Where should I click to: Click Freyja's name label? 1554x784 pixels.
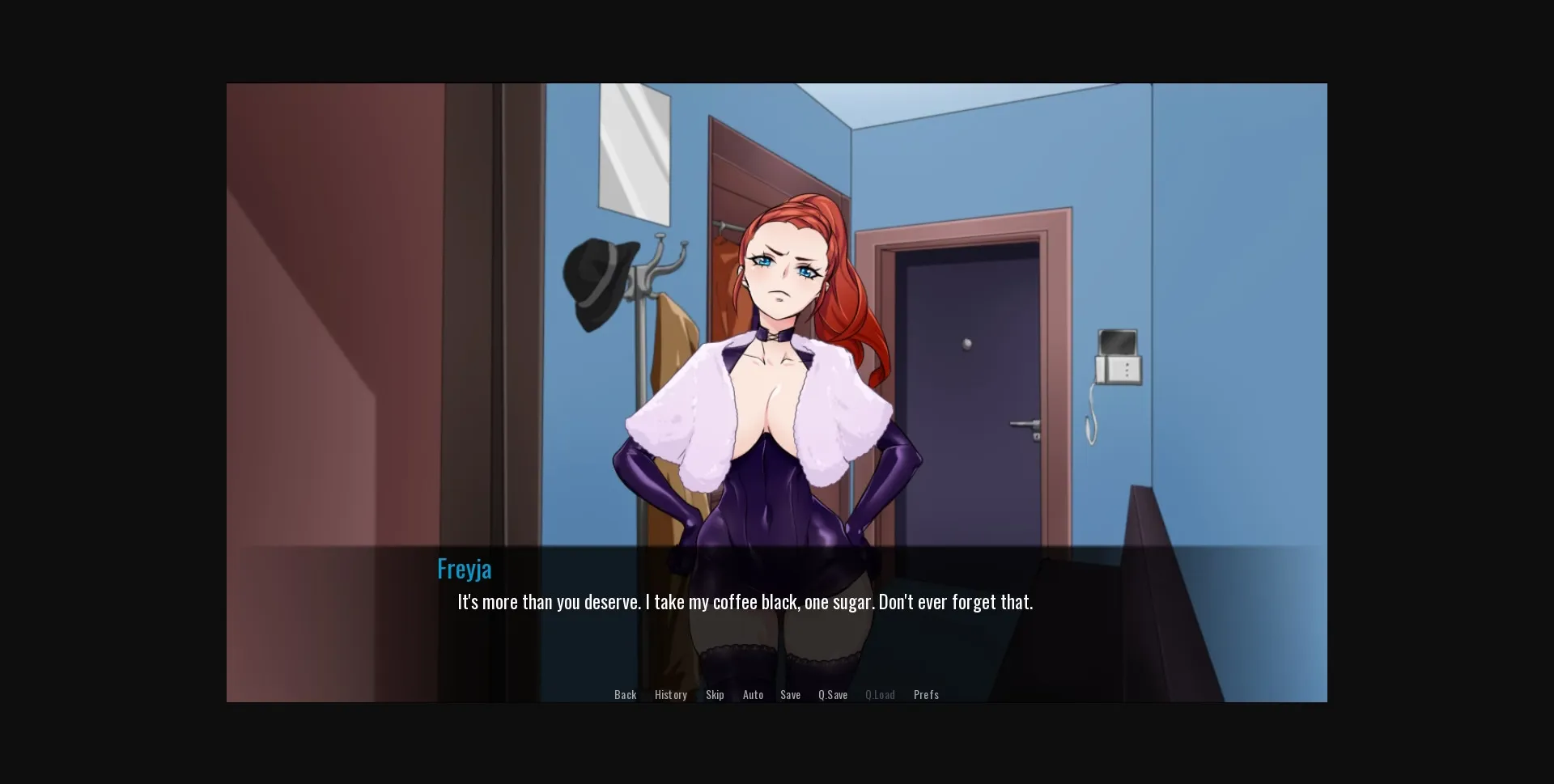click(464, 568)
